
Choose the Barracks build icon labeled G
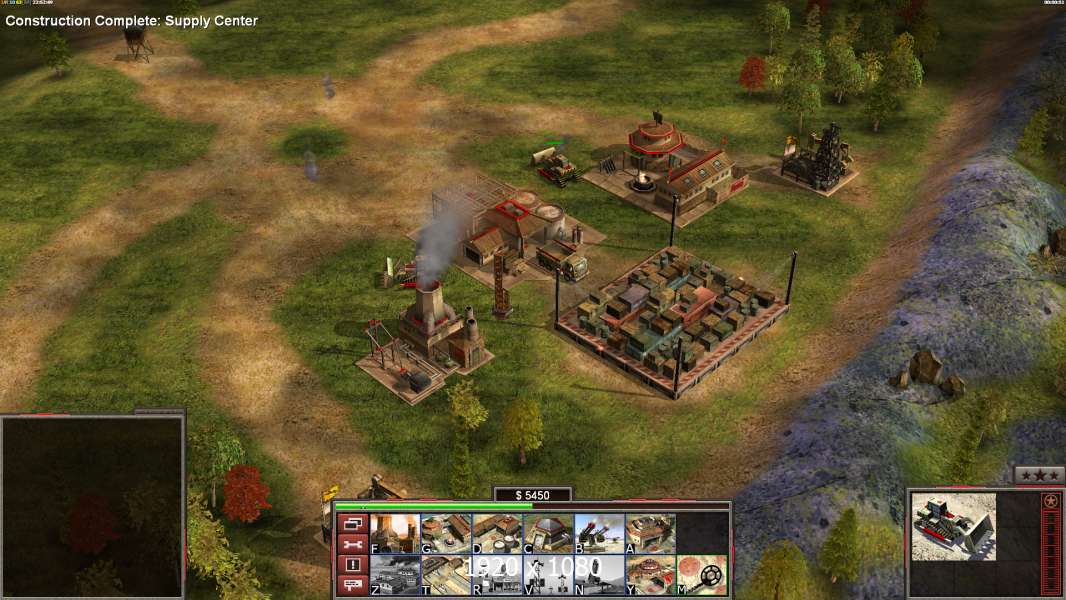pos(446,534)
